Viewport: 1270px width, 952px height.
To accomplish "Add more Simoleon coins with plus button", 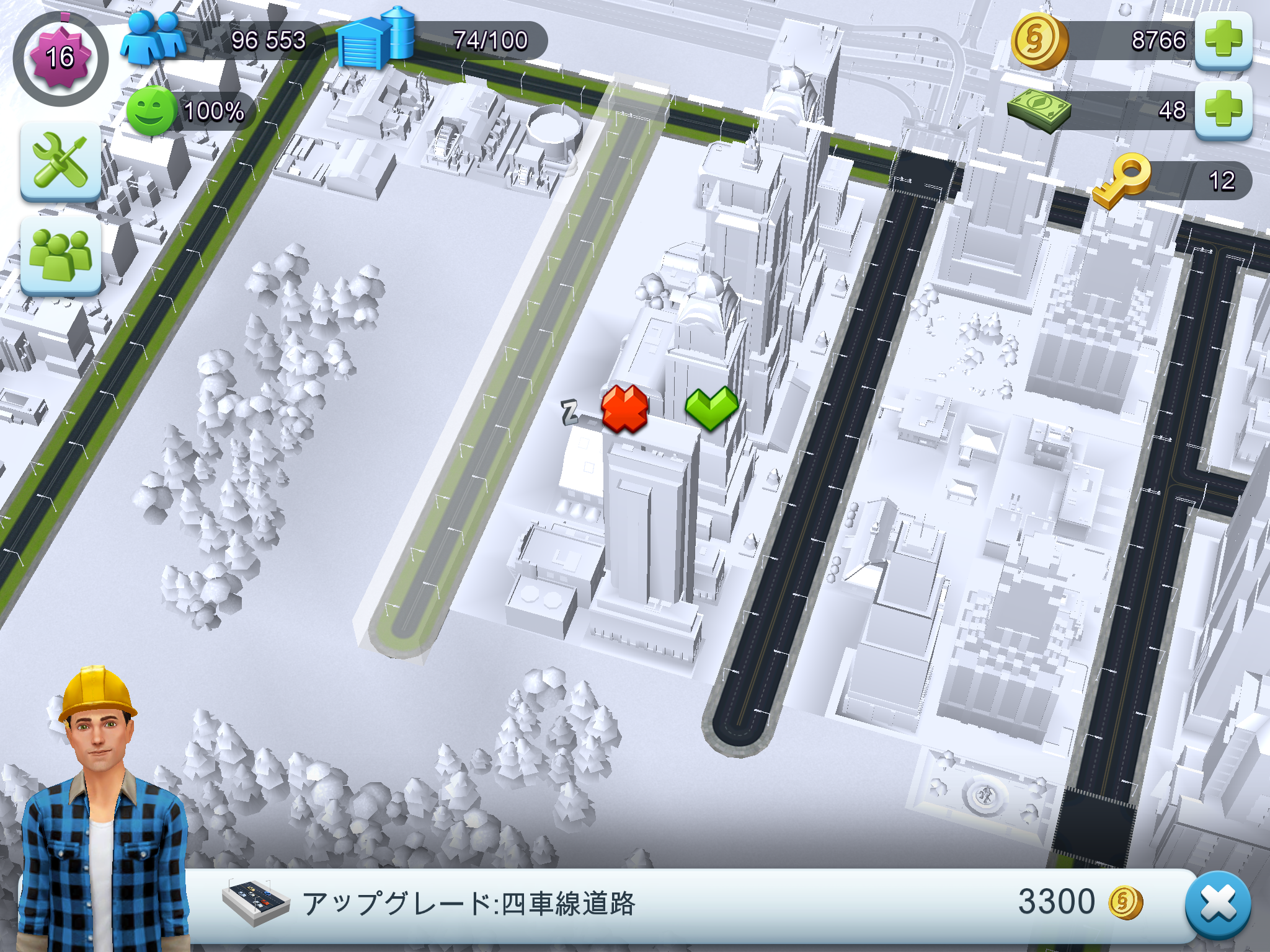I will click(1223, 40).
